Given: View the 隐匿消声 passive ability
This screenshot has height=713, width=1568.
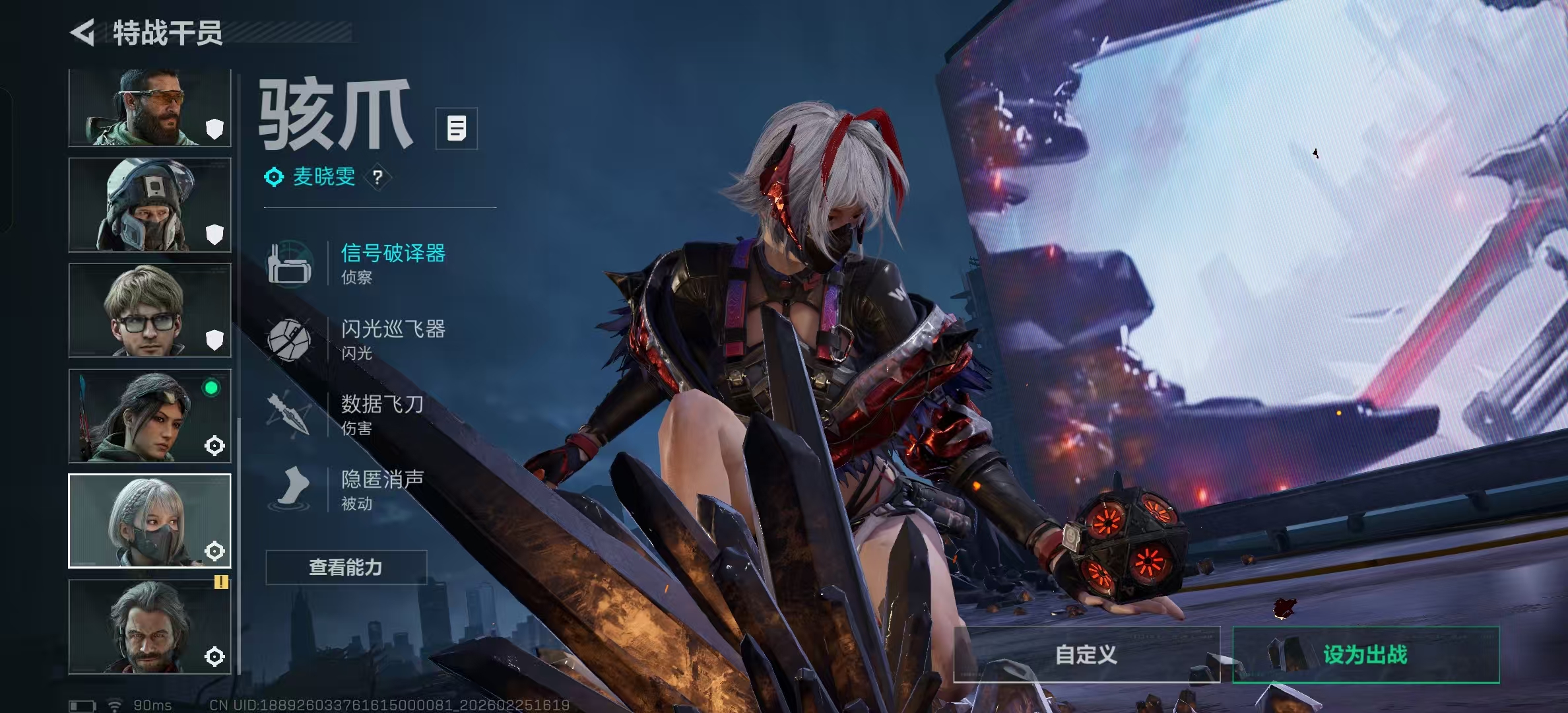Looking at the screenshot, I should (x=381, y=489).
